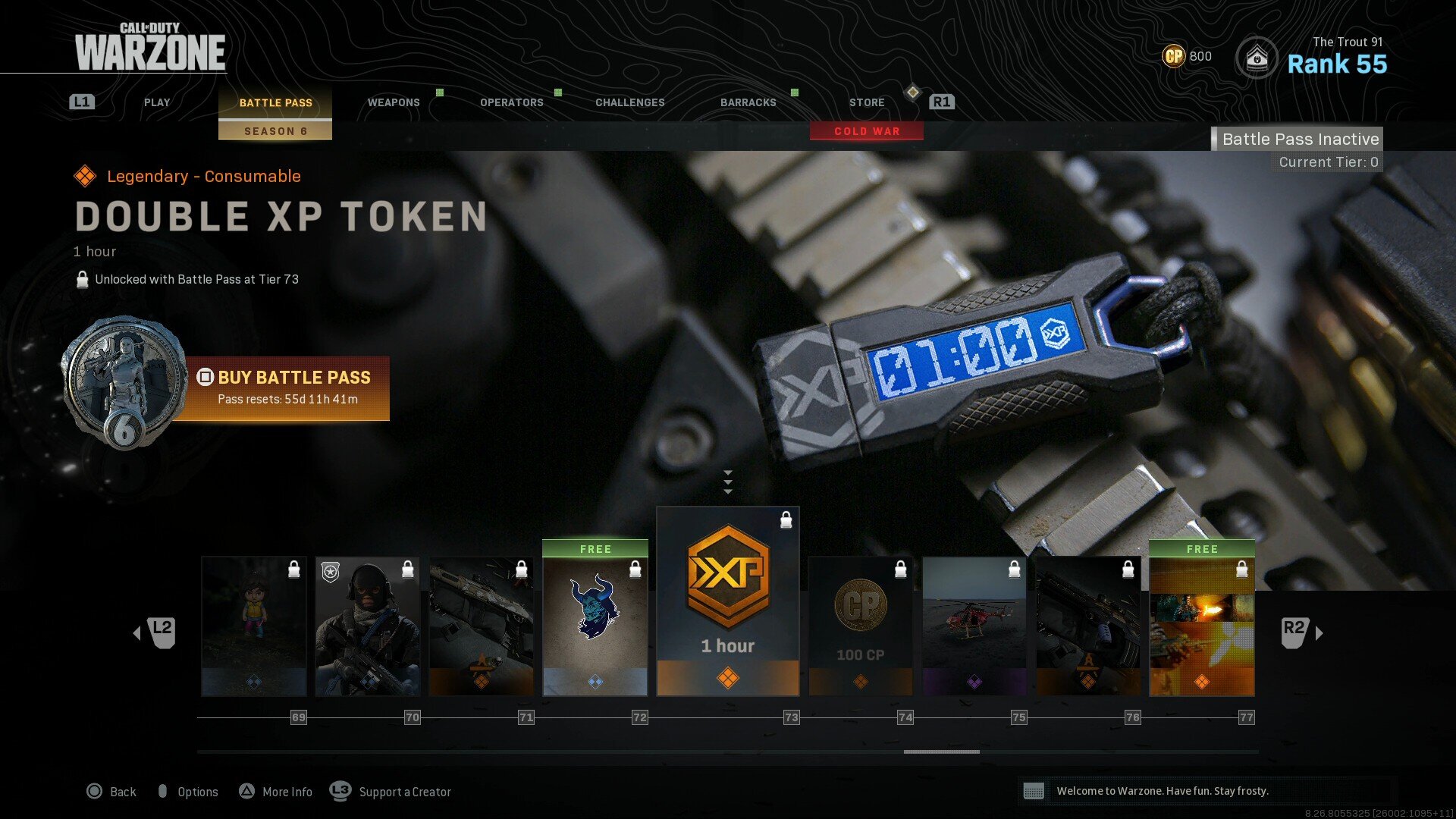
Task: Open the Challenges tab
Action: (x=629, y=102)
